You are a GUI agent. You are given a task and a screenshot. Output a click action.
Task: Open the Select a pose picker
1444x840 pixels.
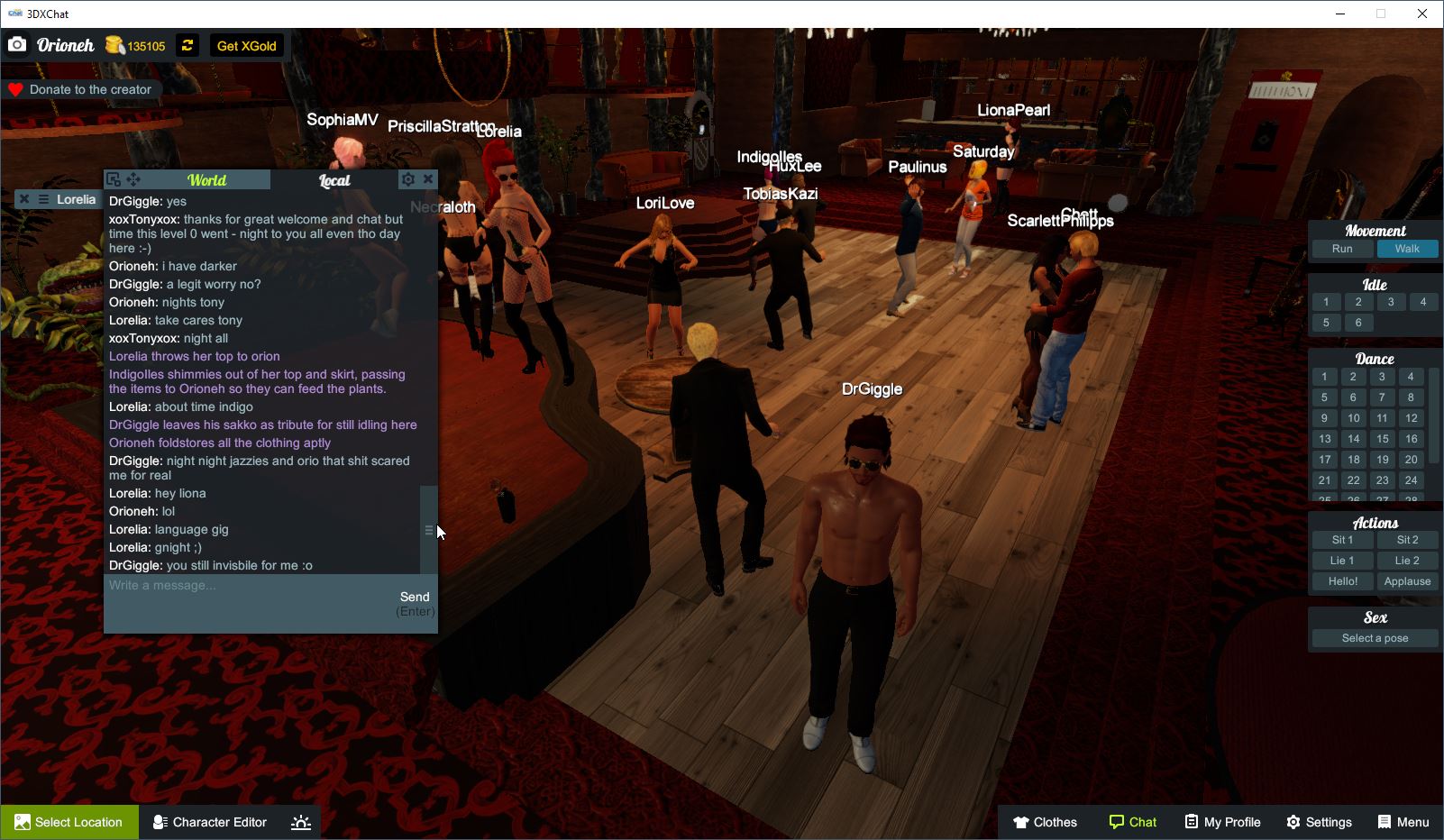point(1374,637)
